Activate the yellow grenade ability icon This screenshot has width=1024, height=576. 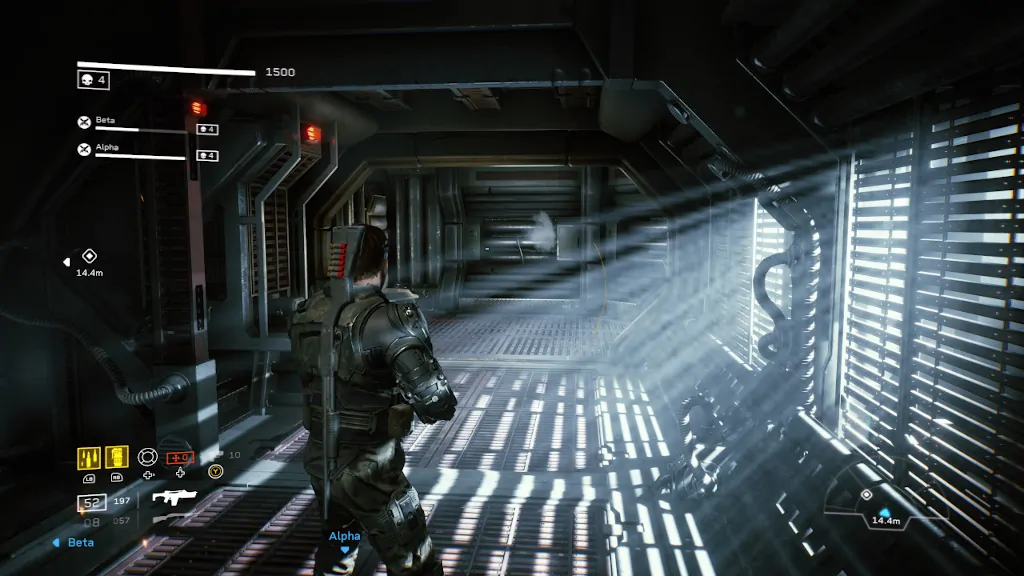[x=117, y=457]
